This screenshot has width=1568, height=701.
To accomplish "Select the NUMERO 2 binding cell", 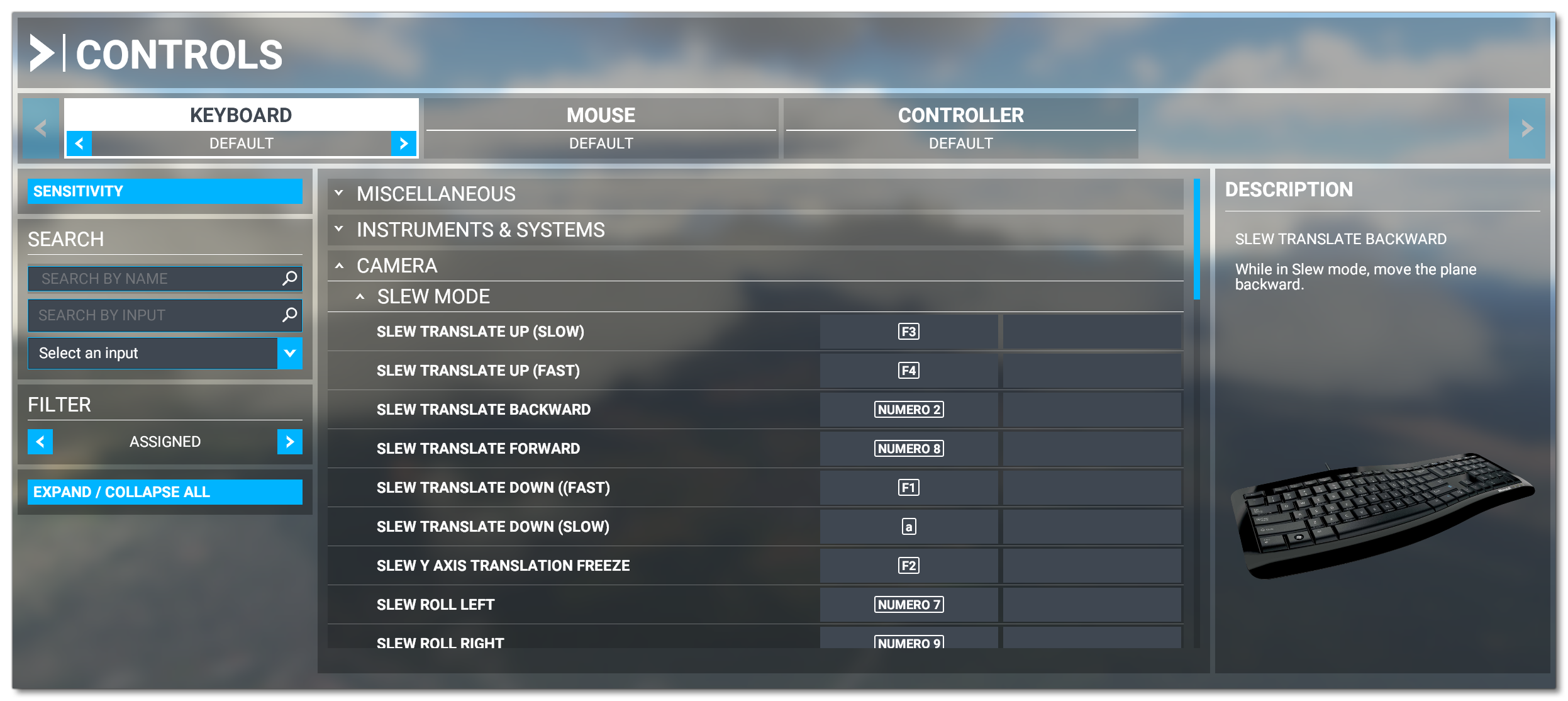I will tap(908, 409).
